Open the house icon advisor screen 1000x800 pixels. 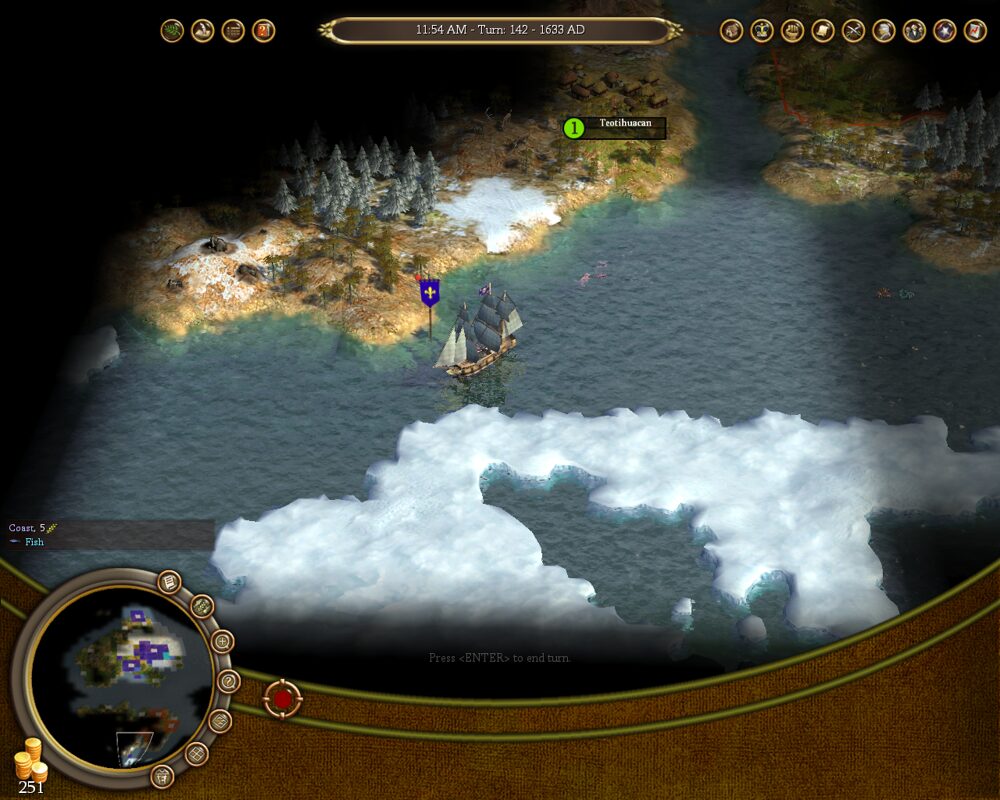[732, 31]
